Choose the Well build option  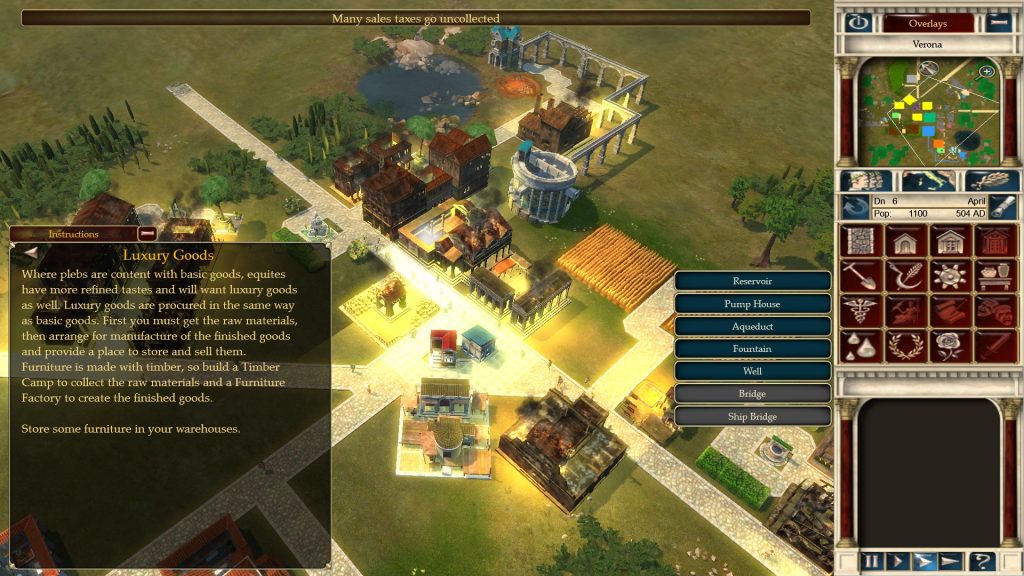(x=752, y=371)
